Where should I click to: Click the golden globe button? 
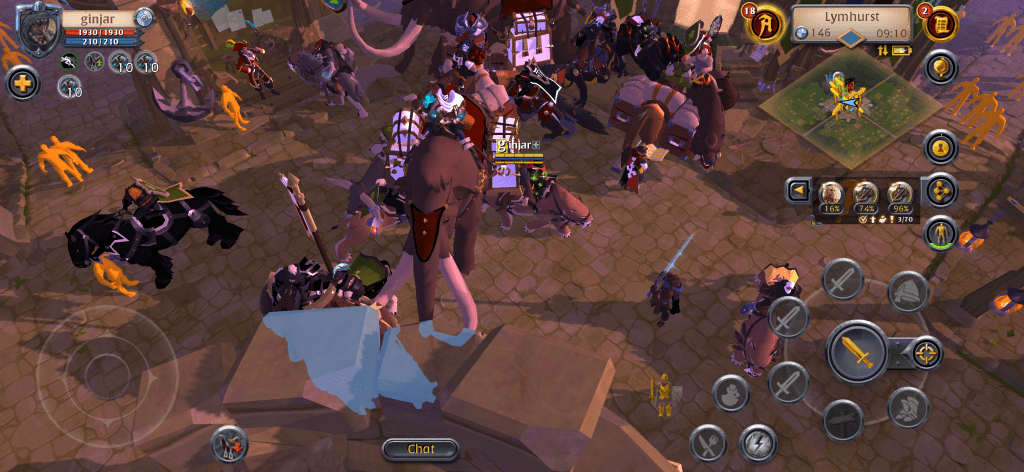[940, 68]
